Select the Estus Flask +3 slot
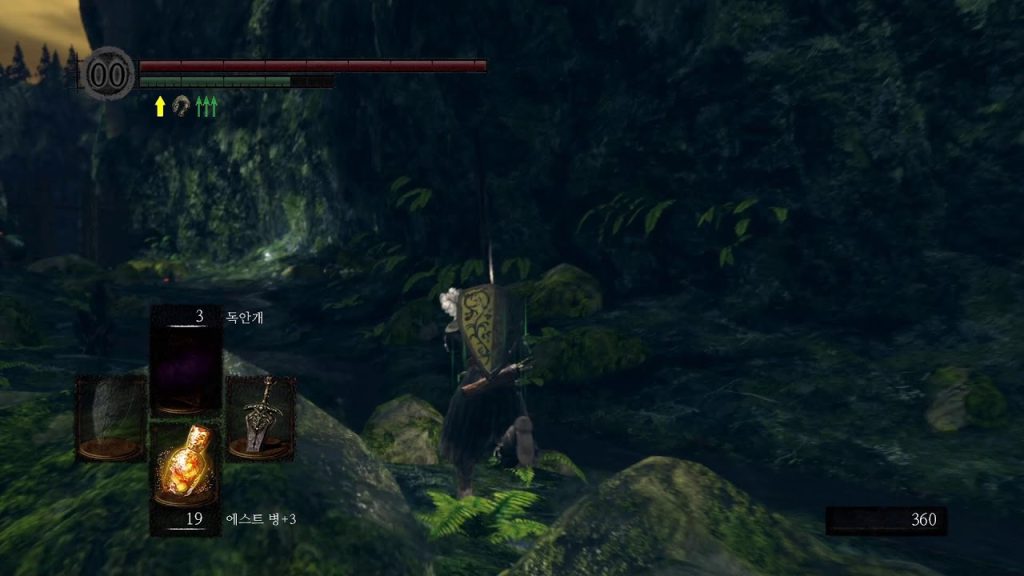The height and width of the screenshot is (576, 1024). (x=185, y=466)
